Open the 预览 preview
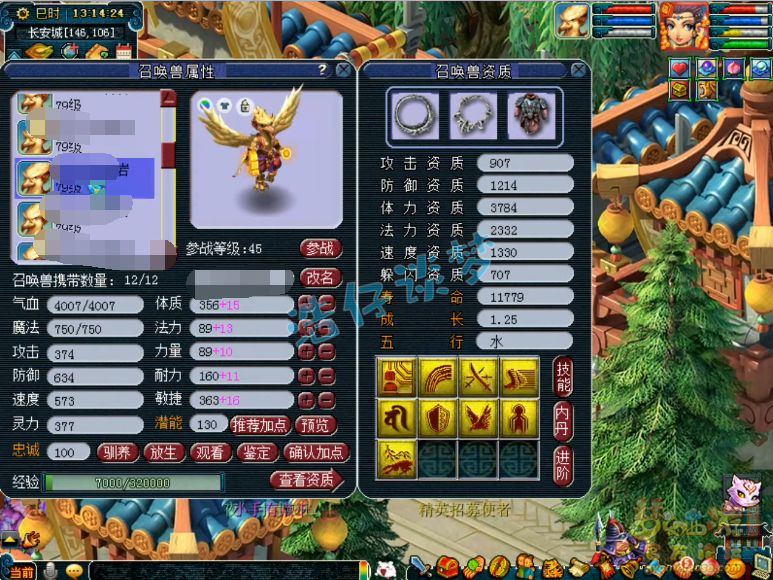 click(317, 424)
